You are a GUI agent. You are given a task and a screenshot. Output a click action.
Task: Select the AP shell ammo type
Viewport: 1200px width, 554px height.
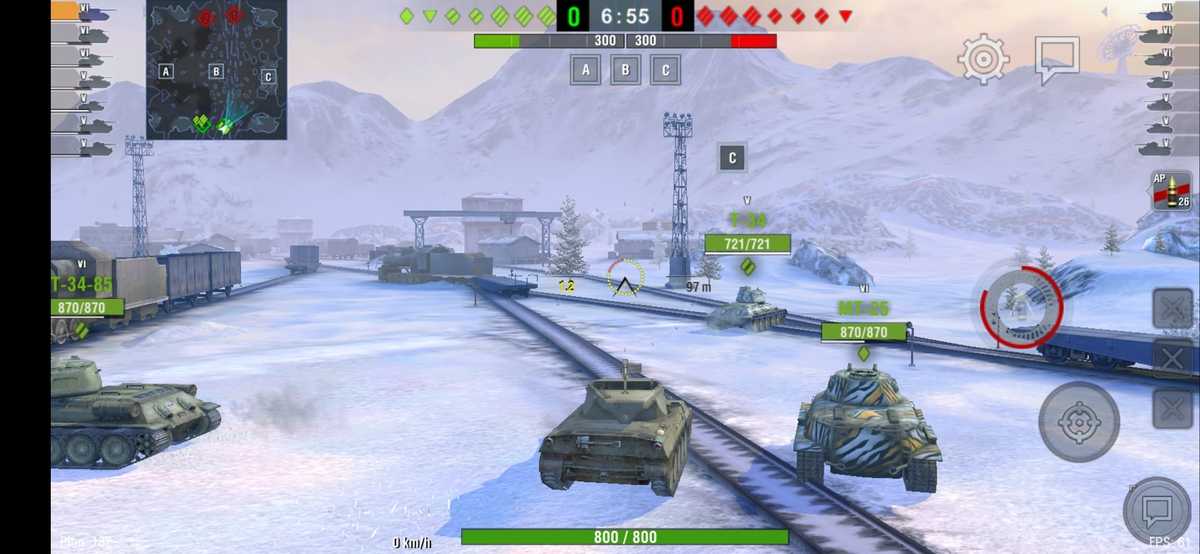pos(1170,192)
